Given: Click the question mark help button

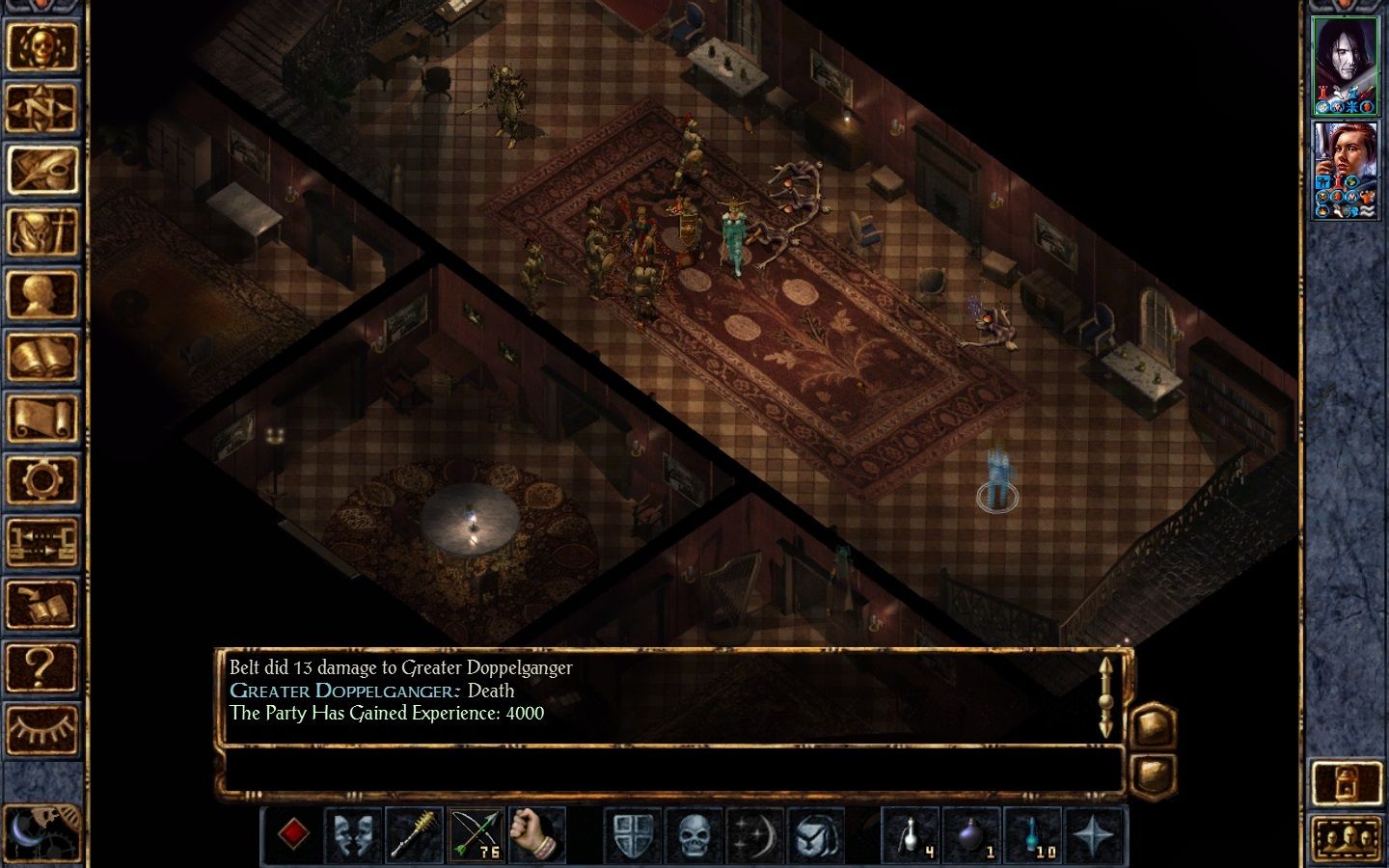Looking at the screenshot, I should (x=41, y=665).
